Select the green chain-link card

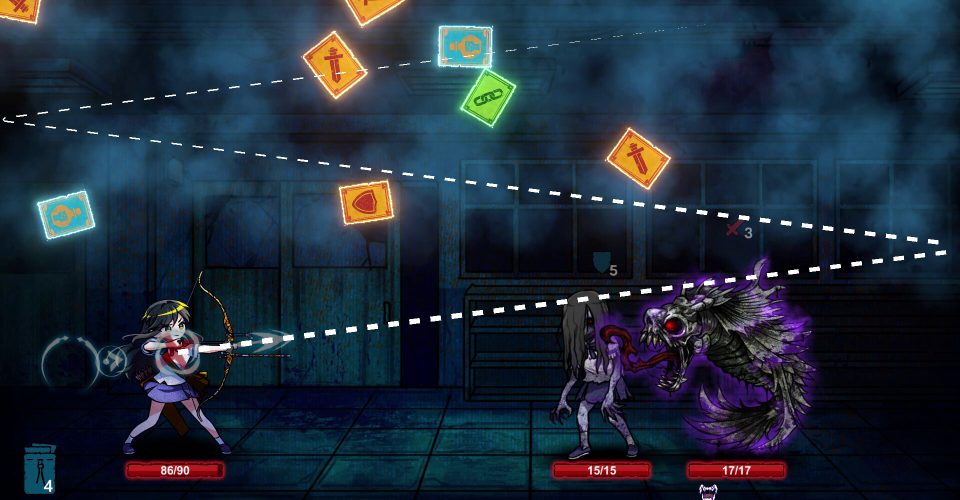[489, 98]
